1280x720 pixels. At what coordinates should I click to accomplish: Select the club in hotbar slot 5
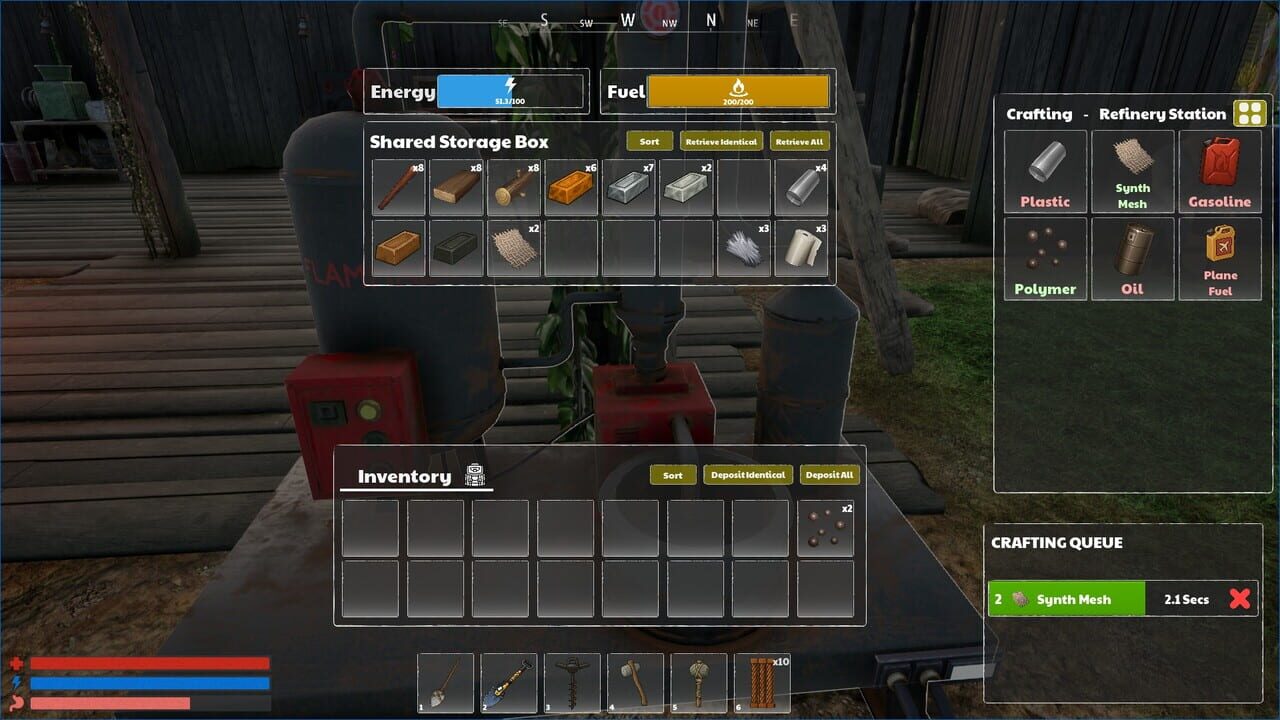[x=701, y=683]
